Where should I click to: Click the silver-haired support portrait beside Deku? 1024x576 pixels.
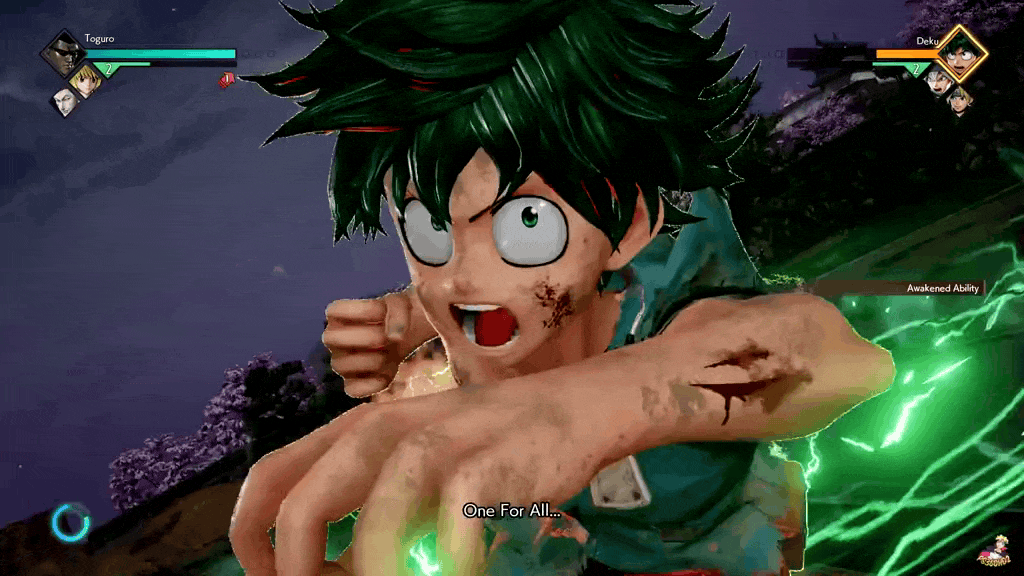(937, 81)
